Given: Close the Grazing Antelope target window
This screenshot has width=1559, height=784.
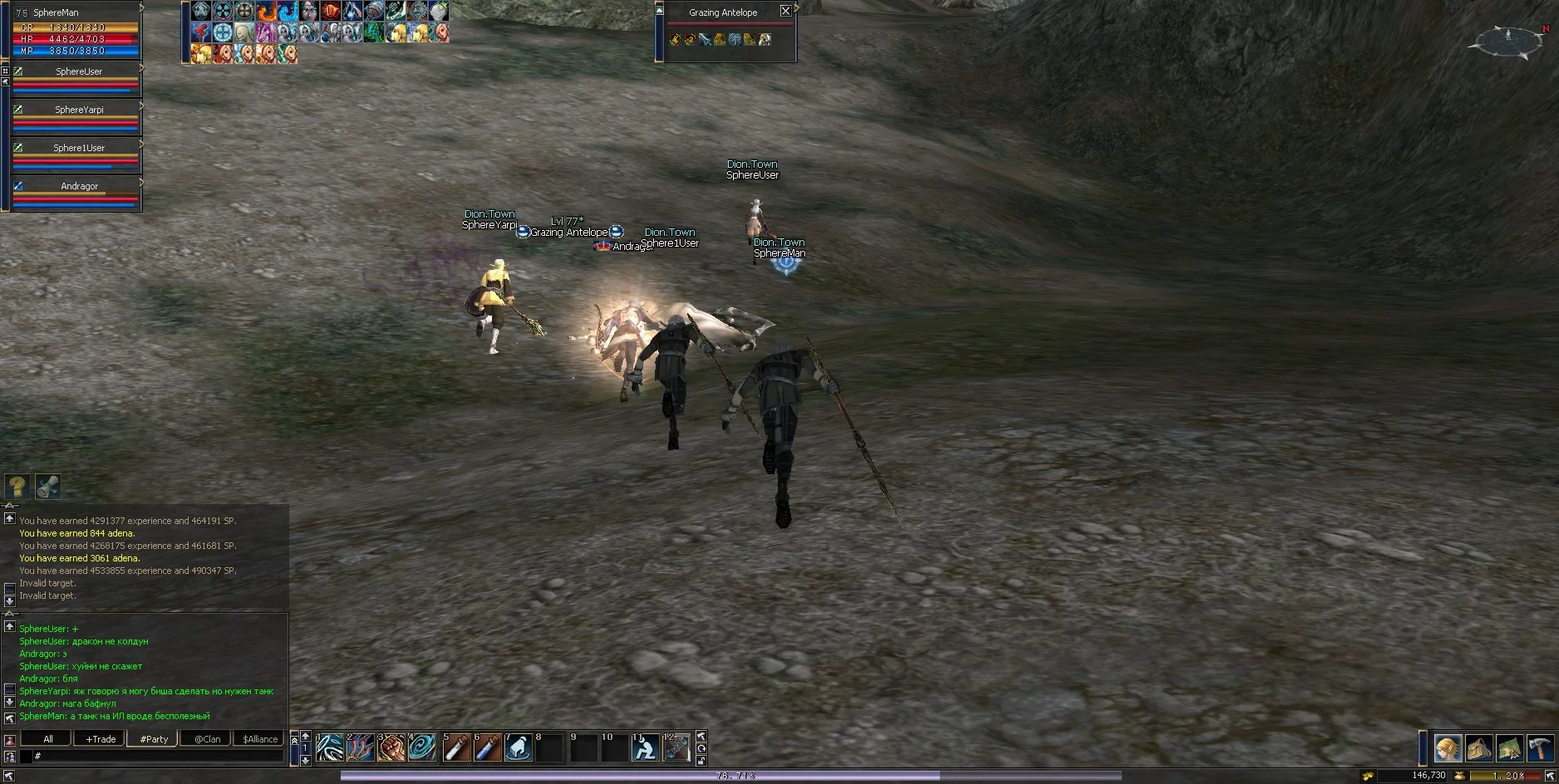Looking at the screenshot, I should (785, 11).
